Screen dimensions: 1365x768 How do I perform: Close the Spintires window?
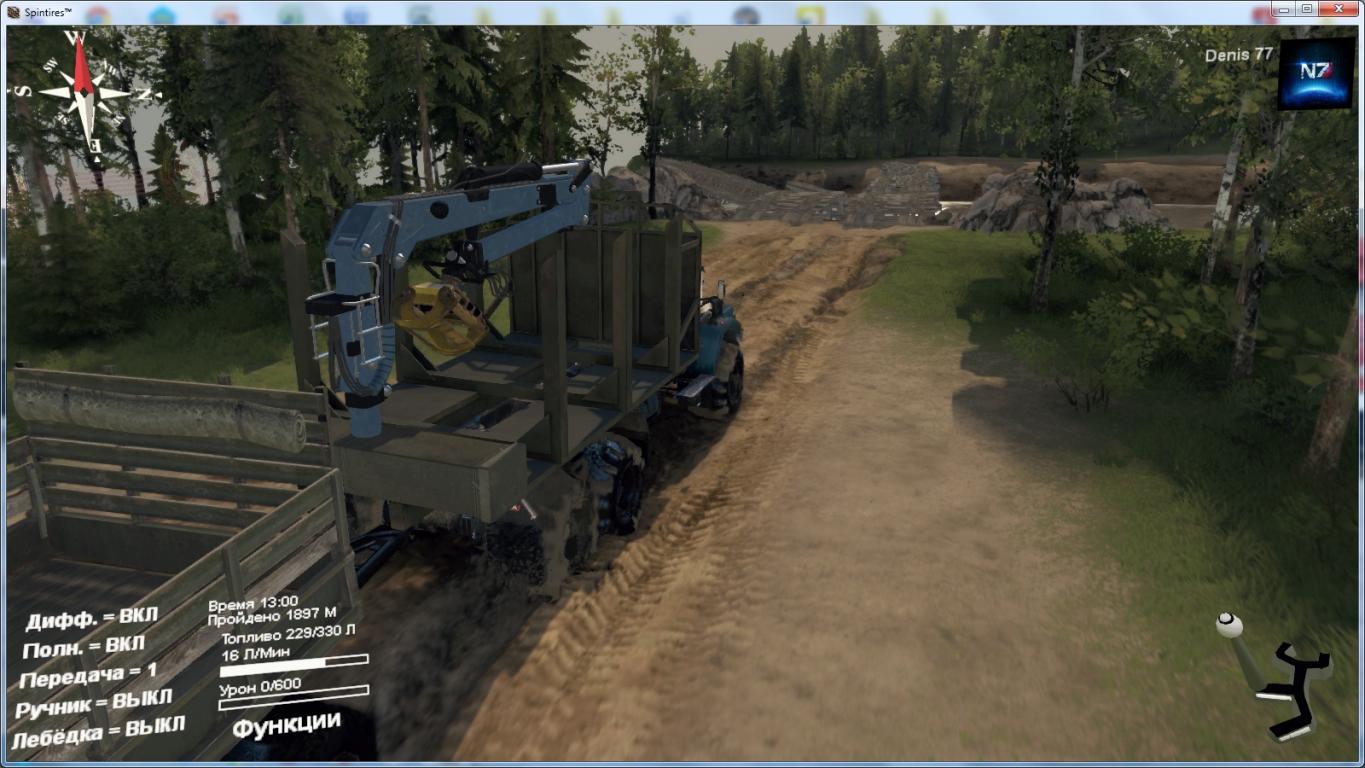[x=1338, y=9]
